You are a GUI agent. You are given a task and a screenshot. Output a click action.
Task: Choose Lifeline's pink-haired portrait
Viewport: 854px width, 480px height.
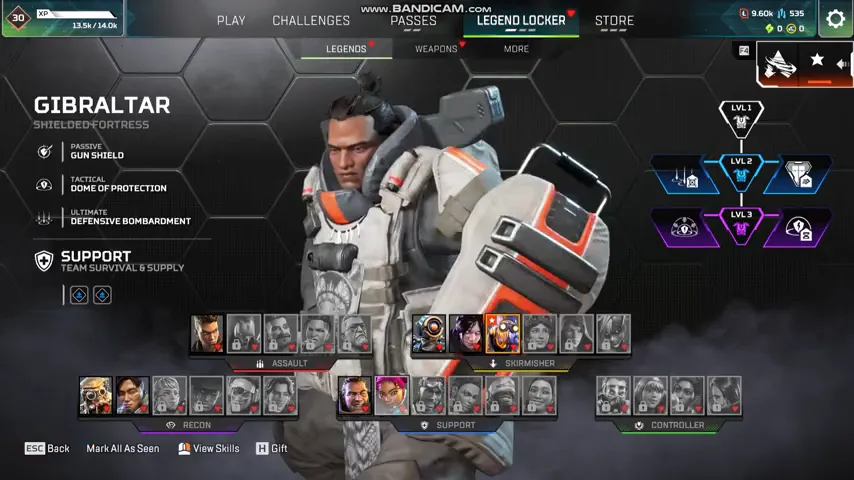coord(391,396)
